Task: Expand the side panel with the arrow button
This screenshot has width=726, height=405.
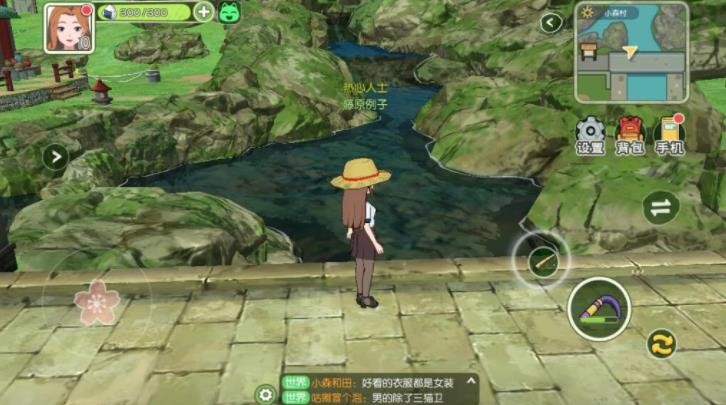Action: 54,156
